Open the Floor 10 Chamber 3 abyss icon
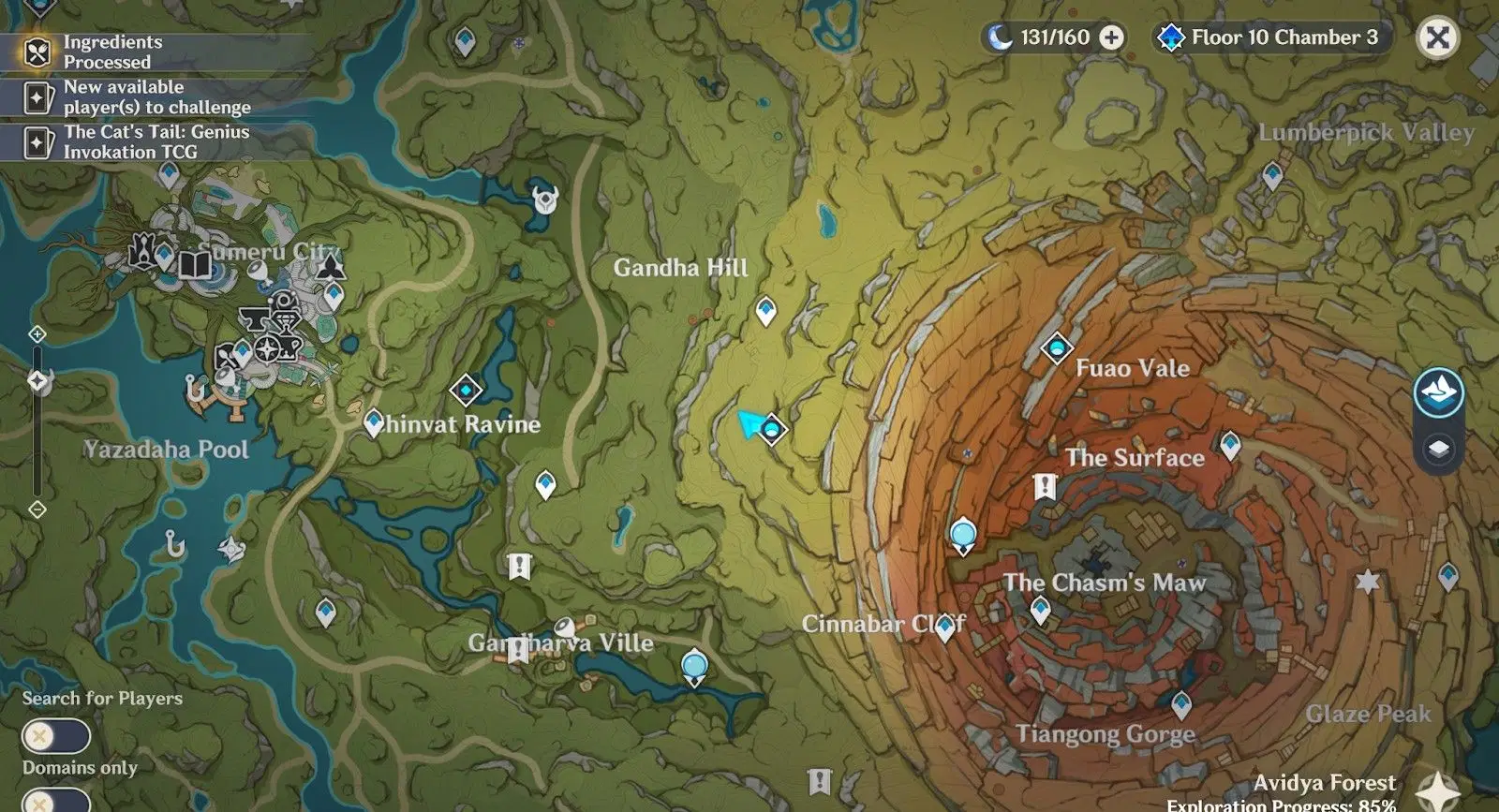This screenshot has width=1499, height=812. point(1168,37)
